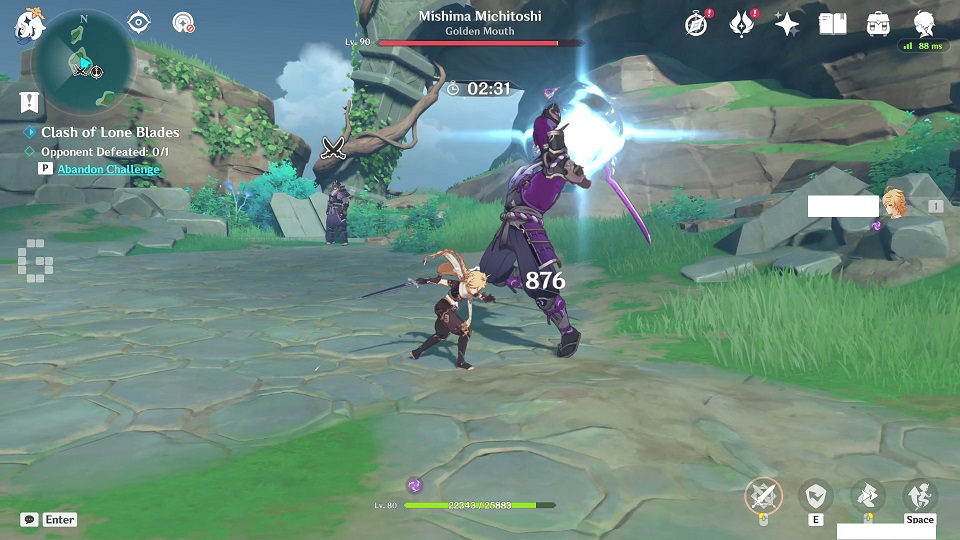
Task: Open the map via the minimap
Action: click(x=84, y=62)
